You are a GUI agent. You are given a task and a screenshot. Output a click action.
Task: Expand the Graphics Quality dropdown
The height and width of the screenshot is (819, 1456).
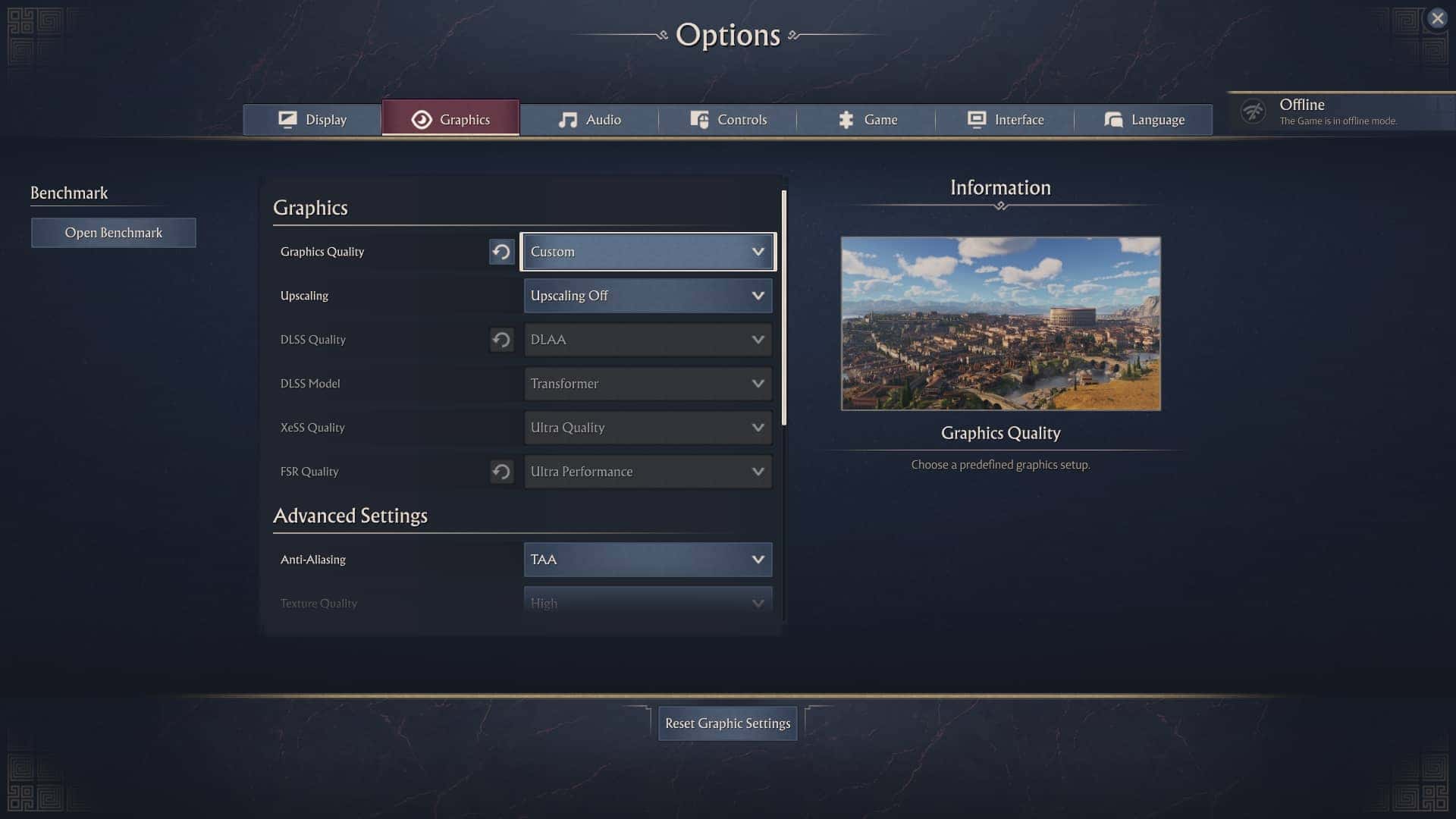(x=648, y=252)
